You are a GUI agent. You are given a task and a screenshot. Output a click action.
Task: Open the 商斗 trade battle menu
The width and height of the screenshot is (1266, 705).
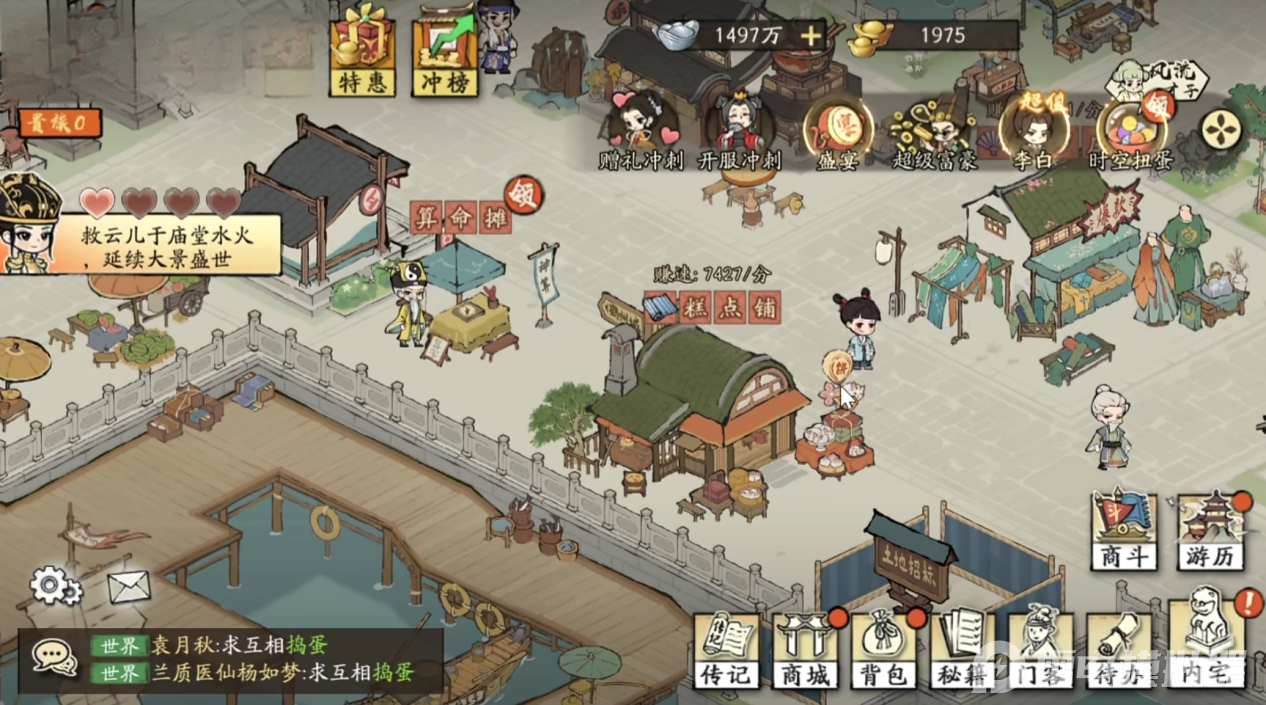point(1124,532)
